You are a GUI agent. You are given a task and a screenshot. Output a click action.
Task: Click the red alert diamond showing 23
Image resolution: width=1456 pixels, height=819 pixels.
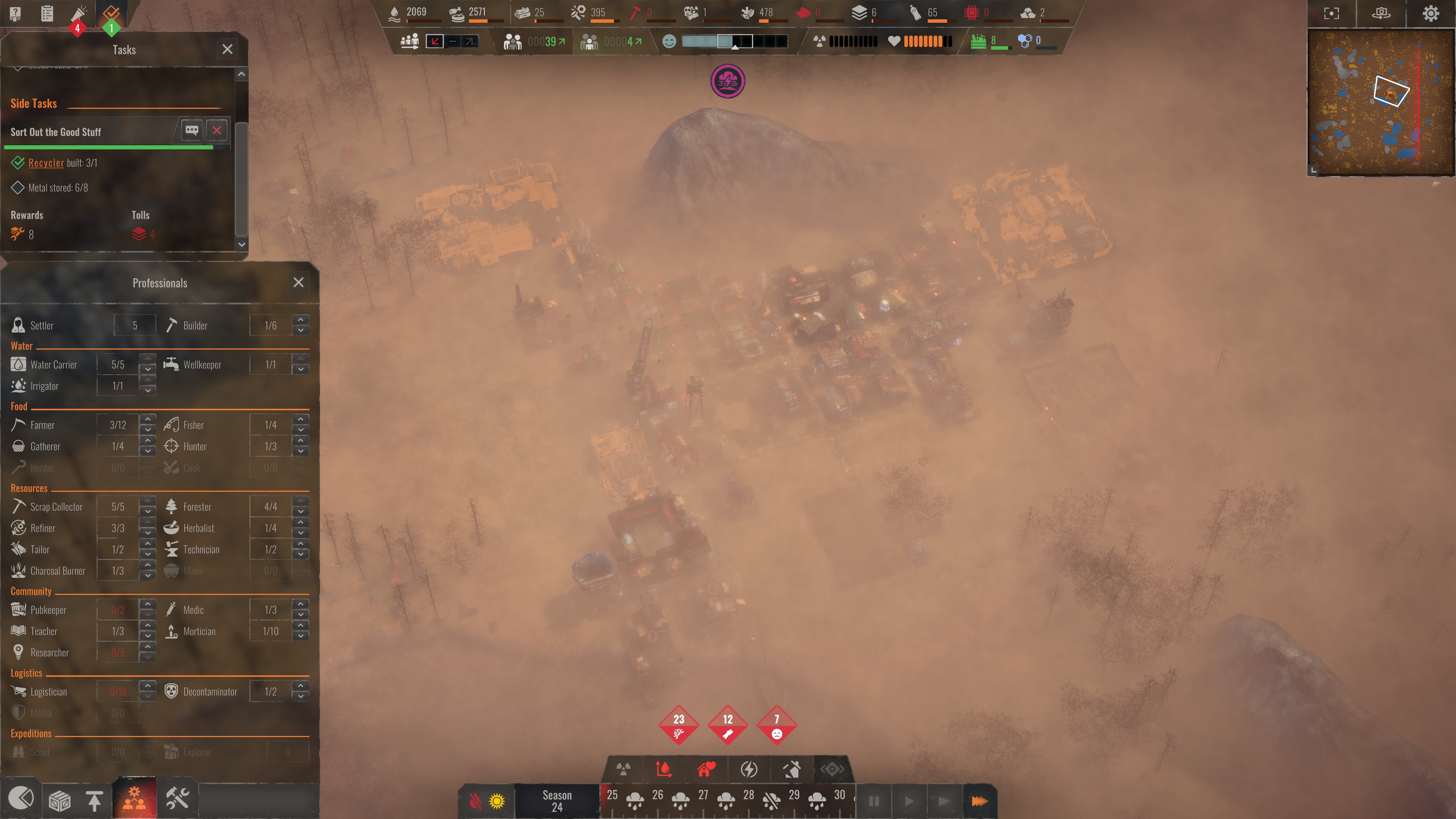coord(678,725)
